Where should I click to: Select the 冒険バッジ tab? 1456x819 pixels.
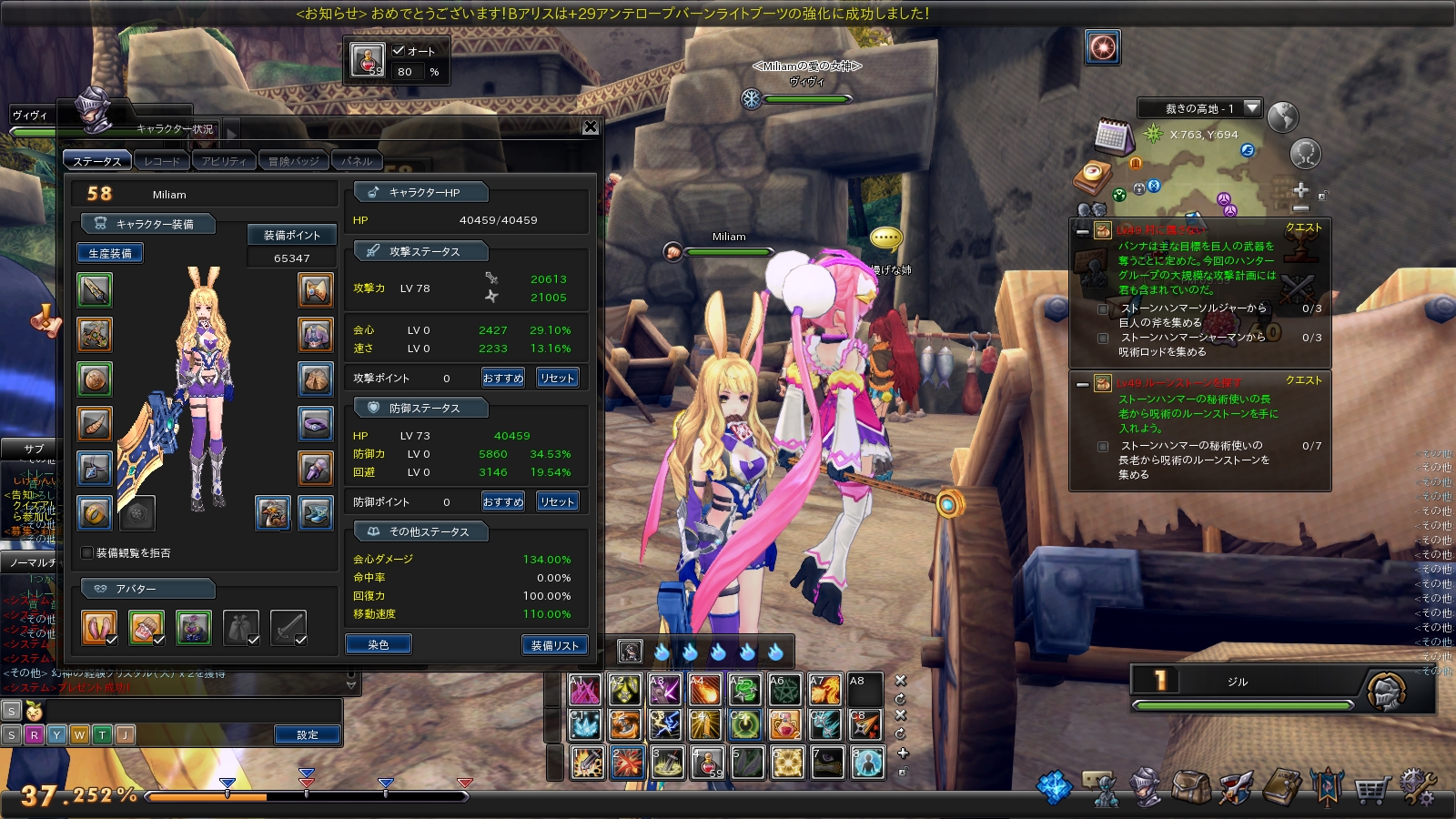pos(293,161)
